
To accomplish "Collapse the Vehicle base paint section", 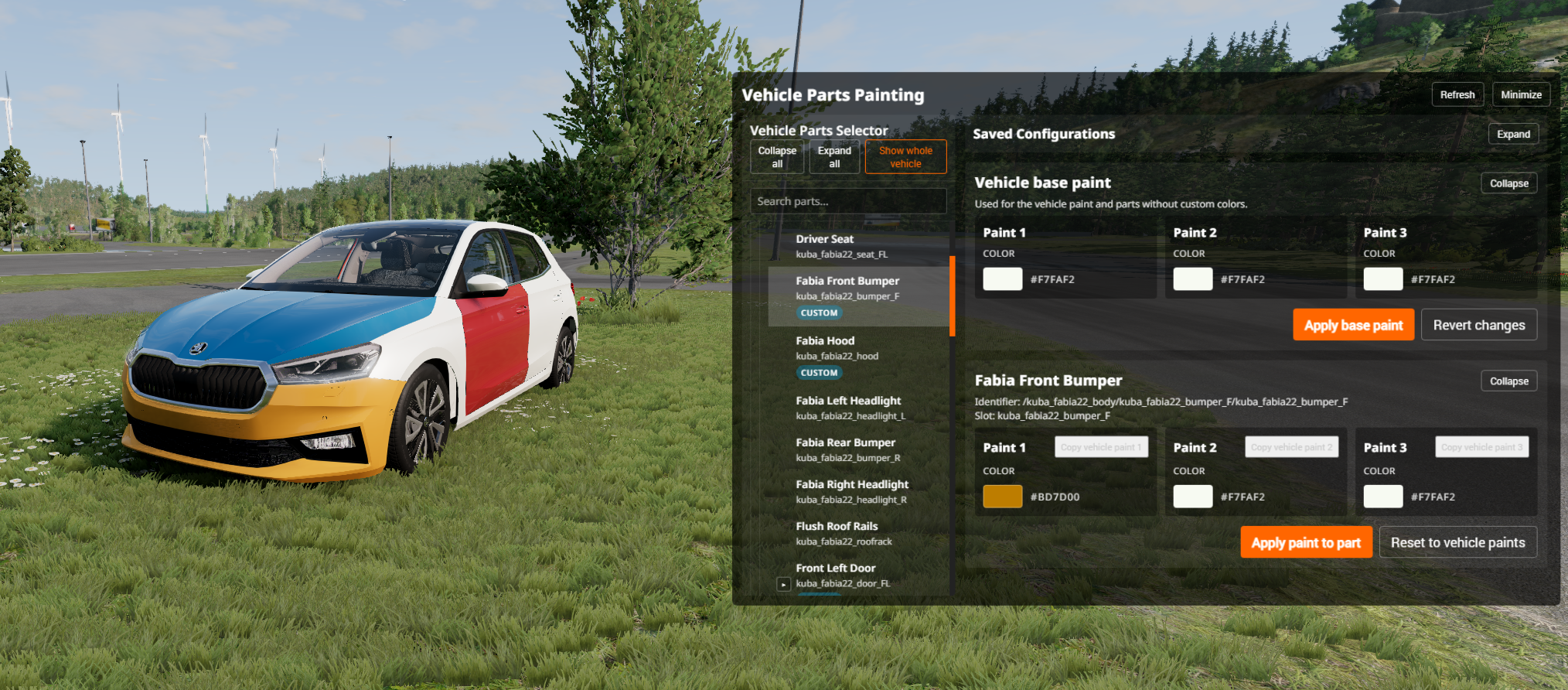I will pos(1508,183).
